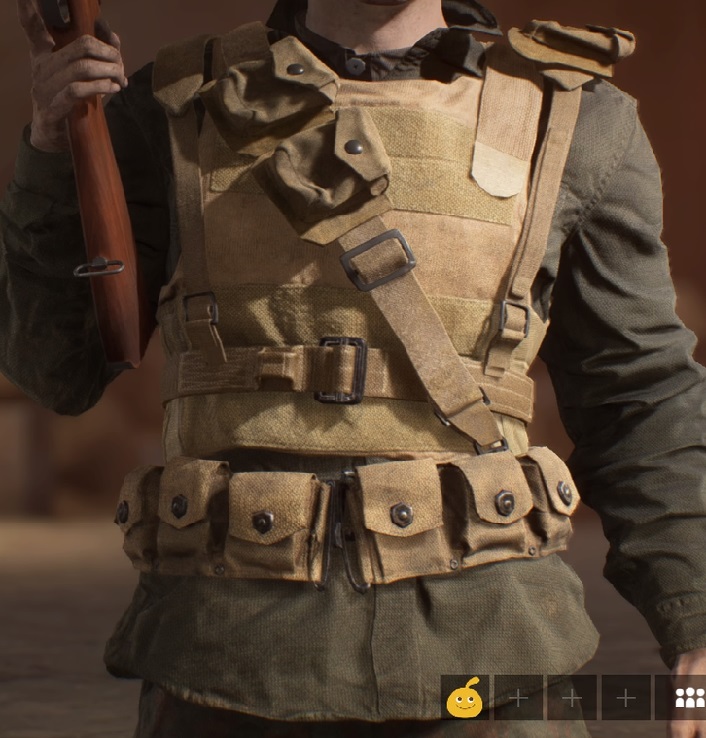Open the squad members group icon
Viewport: 706px width, 738px height.
(688, 698)
